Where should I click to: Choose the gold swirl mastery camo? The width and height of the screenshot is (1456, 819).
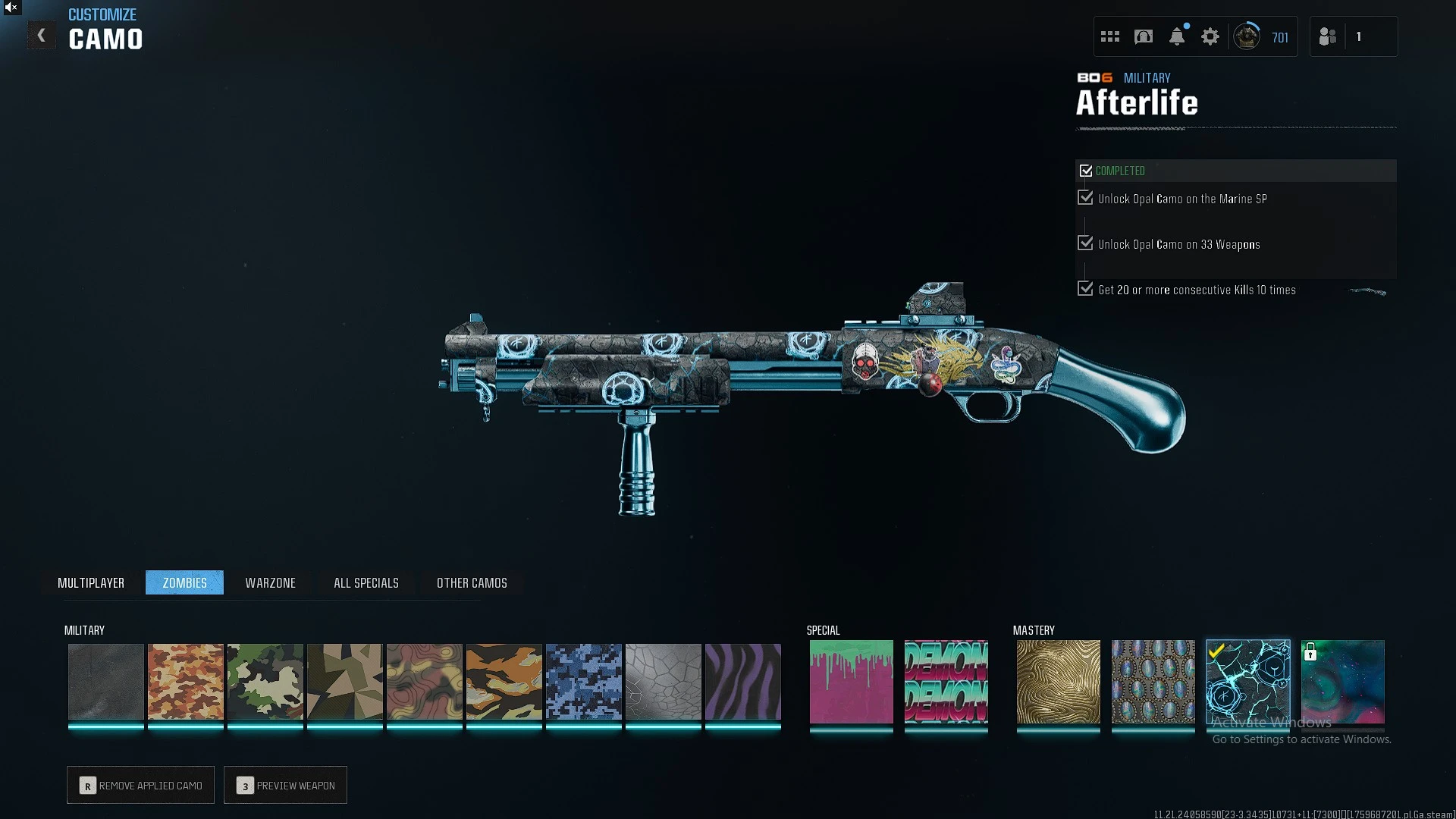(1059, 681)
